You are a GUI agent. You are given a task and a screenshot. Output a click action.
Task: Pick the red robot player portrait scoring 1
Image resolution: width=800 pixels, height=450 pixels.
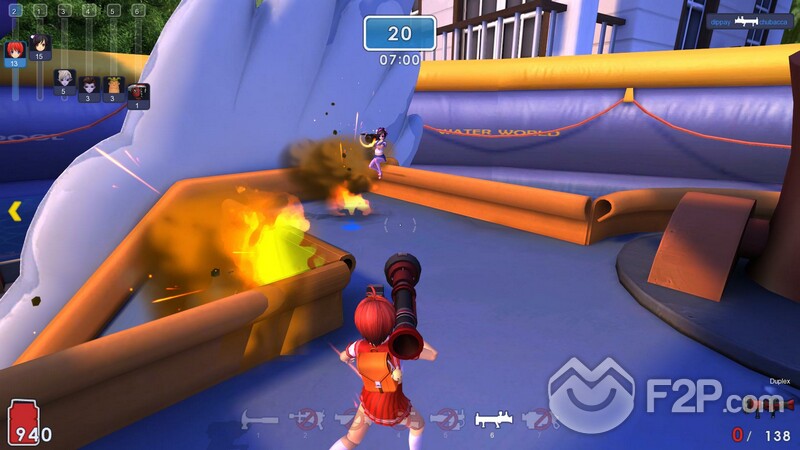click(x=138, y=93)
